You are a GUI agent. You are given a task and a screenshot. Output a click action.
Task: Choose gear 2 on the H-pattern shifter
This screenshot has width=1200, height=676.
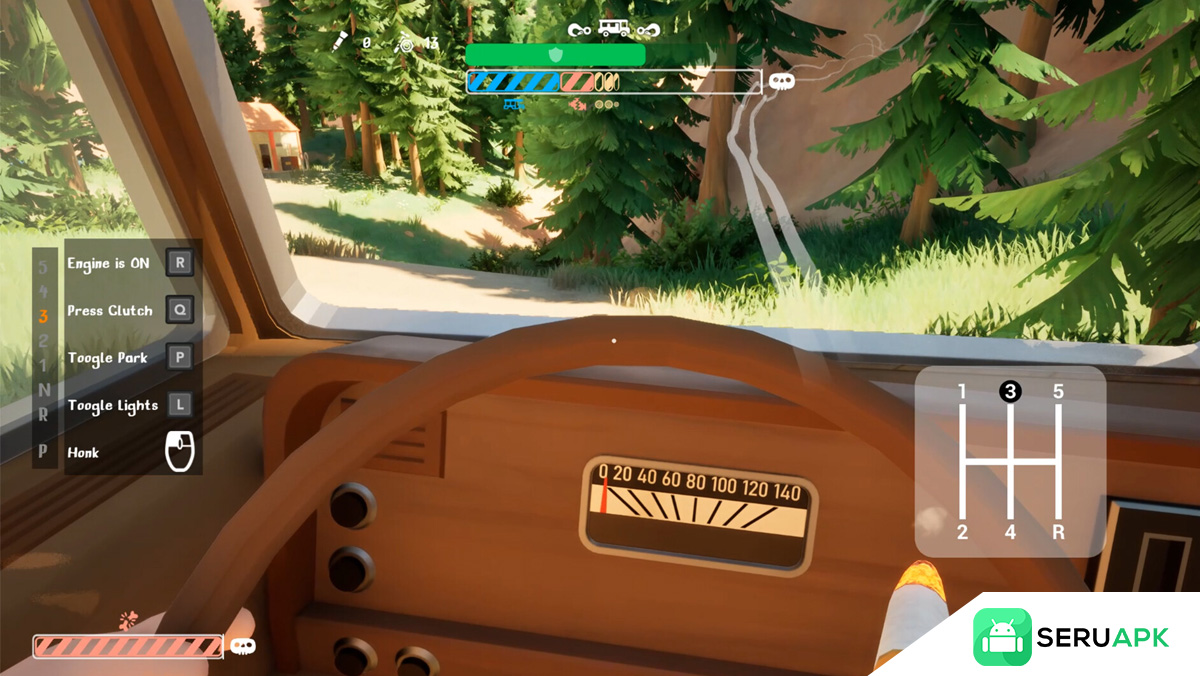click(x=962, y=532)
